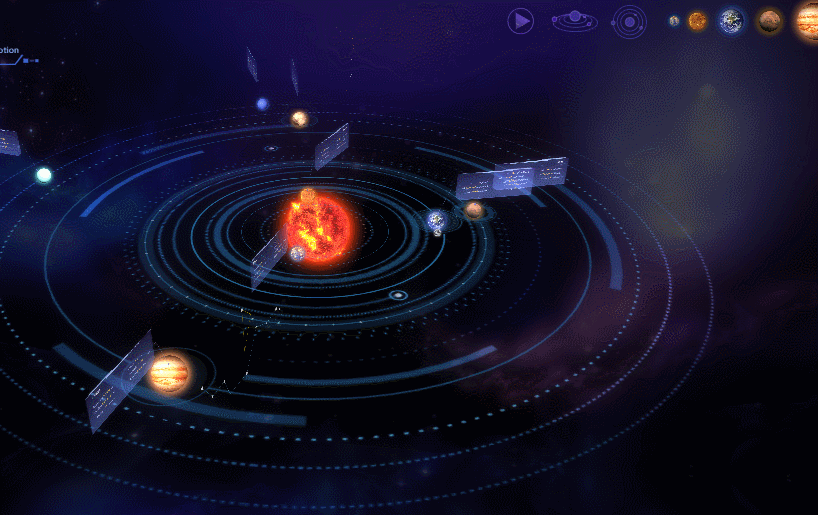Choose the Mars thumbnail in the planet bar
Image resolution: width=818 pixels, height=515 pixels.
[x=769, y=21]
